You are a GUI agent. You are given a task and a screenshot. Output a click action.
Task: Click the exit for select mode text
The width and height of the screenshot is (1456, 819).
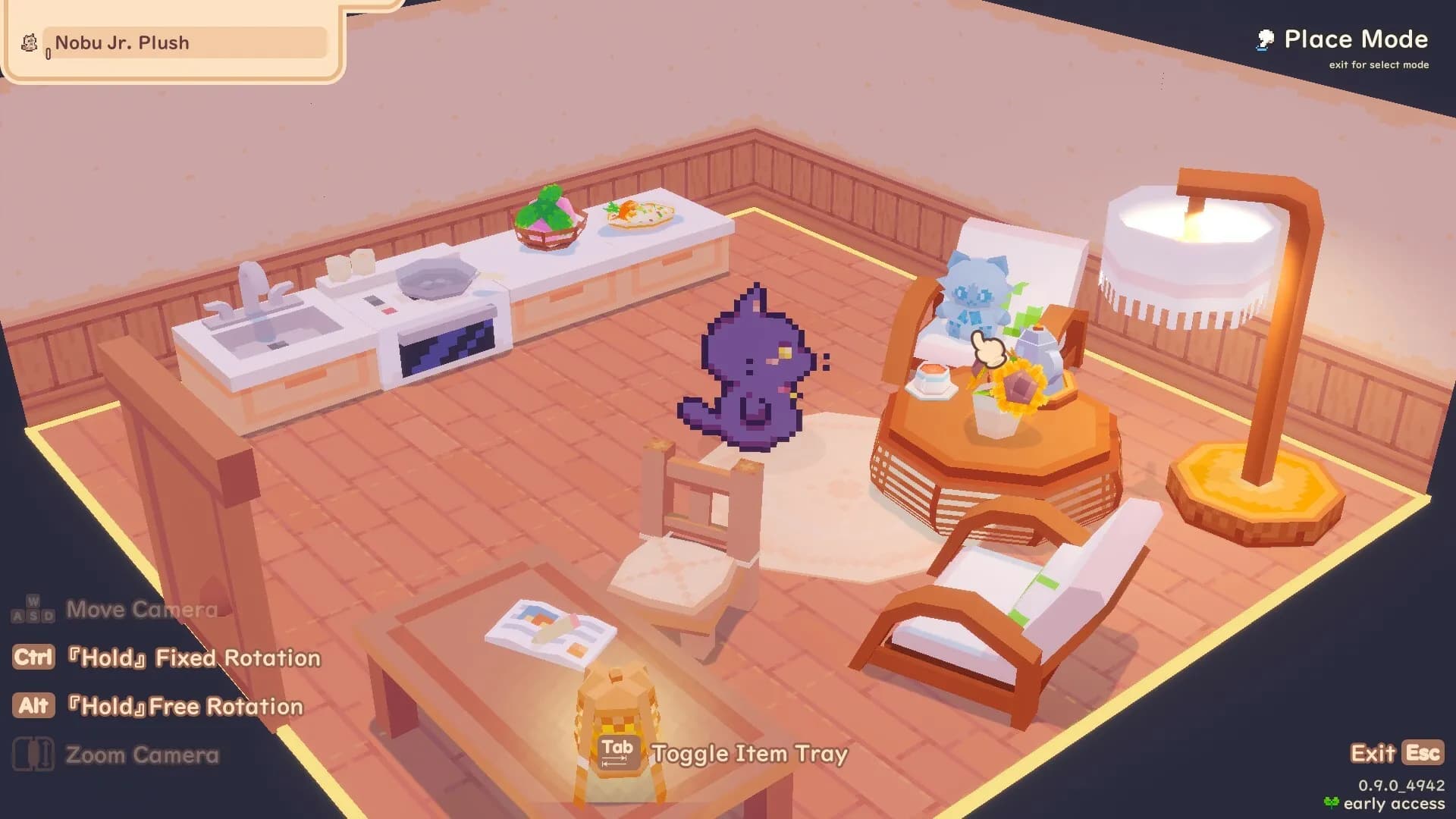point(1379,65)
